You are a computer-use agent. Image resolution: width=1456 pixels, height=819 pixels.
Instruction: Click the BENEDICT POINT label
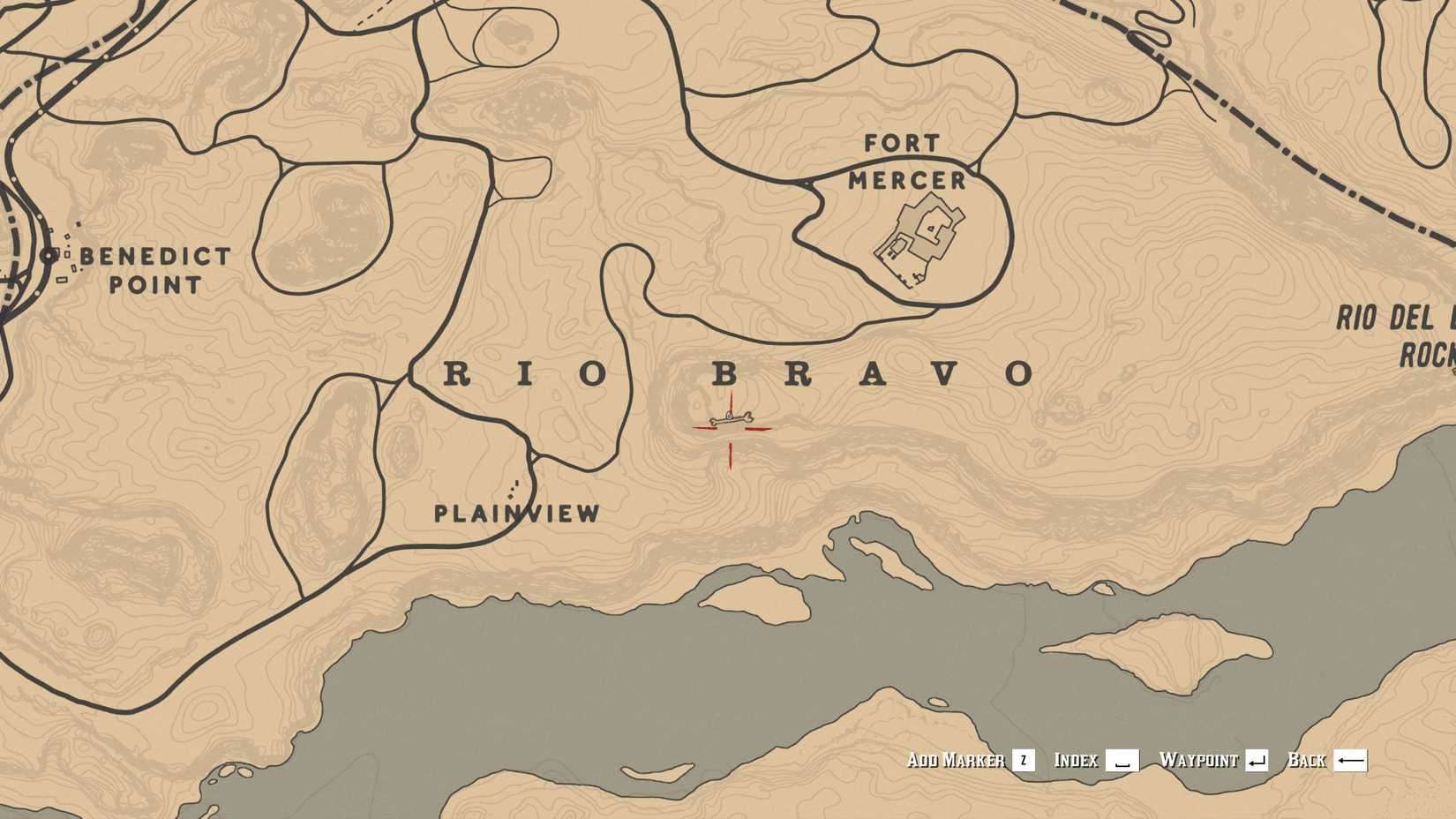coord(154,269)
